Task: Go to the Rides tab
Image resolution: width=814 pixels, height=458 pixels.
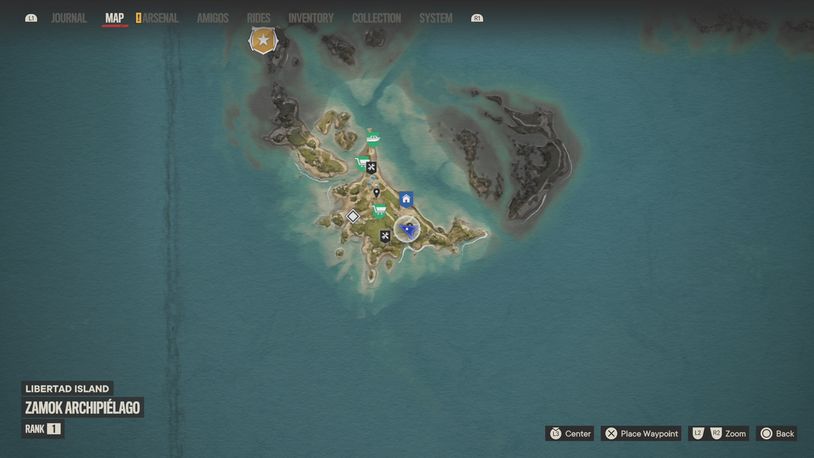Action: 259,18
